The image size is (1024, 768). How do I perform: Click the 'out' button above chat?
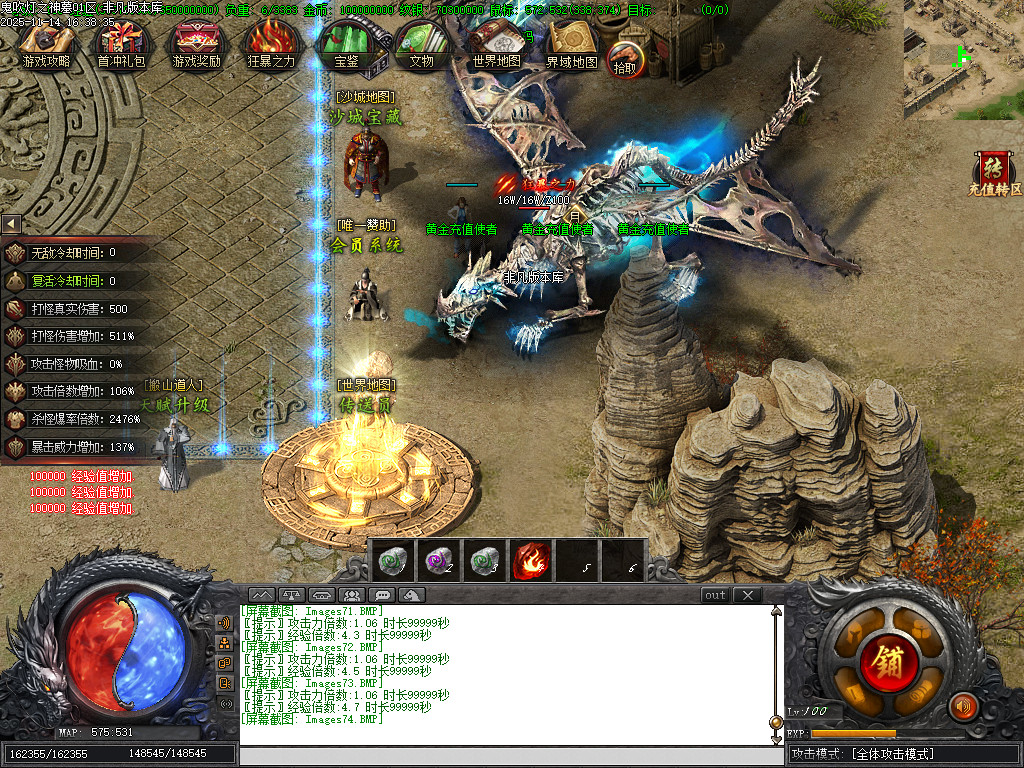[715, 595]
